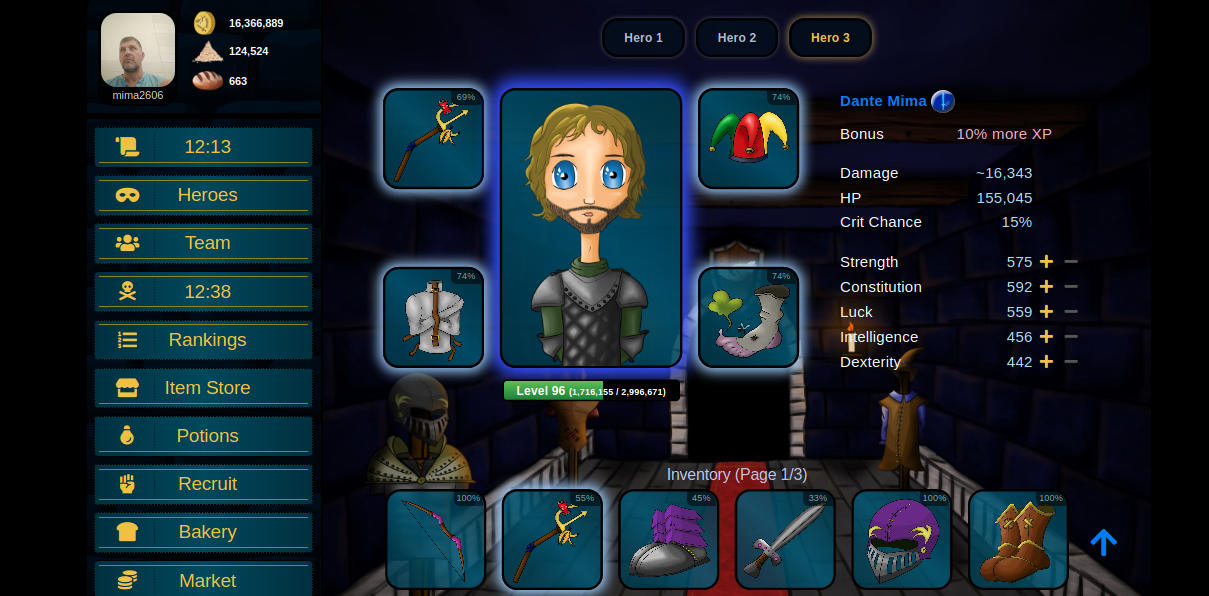The width and height of the screenshot is (1209, 596).
Task: Open the mima2606 profile avatar
Action: (x=138, y=50)
